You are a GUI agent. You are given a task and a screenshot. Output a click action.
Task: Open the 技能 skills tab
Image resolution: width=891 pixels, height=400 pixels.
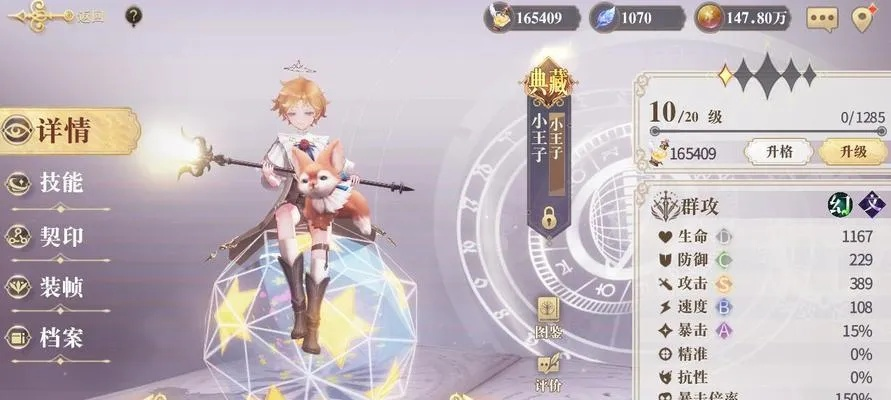tap(58, 183)
